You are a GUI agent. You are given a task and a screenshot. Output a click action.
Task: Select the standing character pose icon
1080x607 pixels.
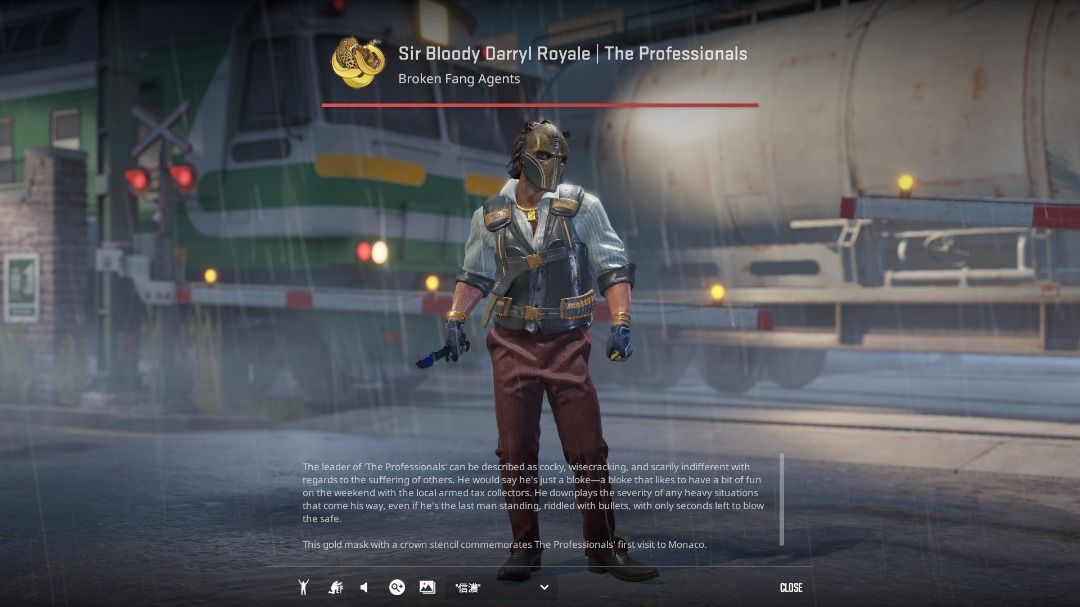pyautogui.click(x=303, y=587)
